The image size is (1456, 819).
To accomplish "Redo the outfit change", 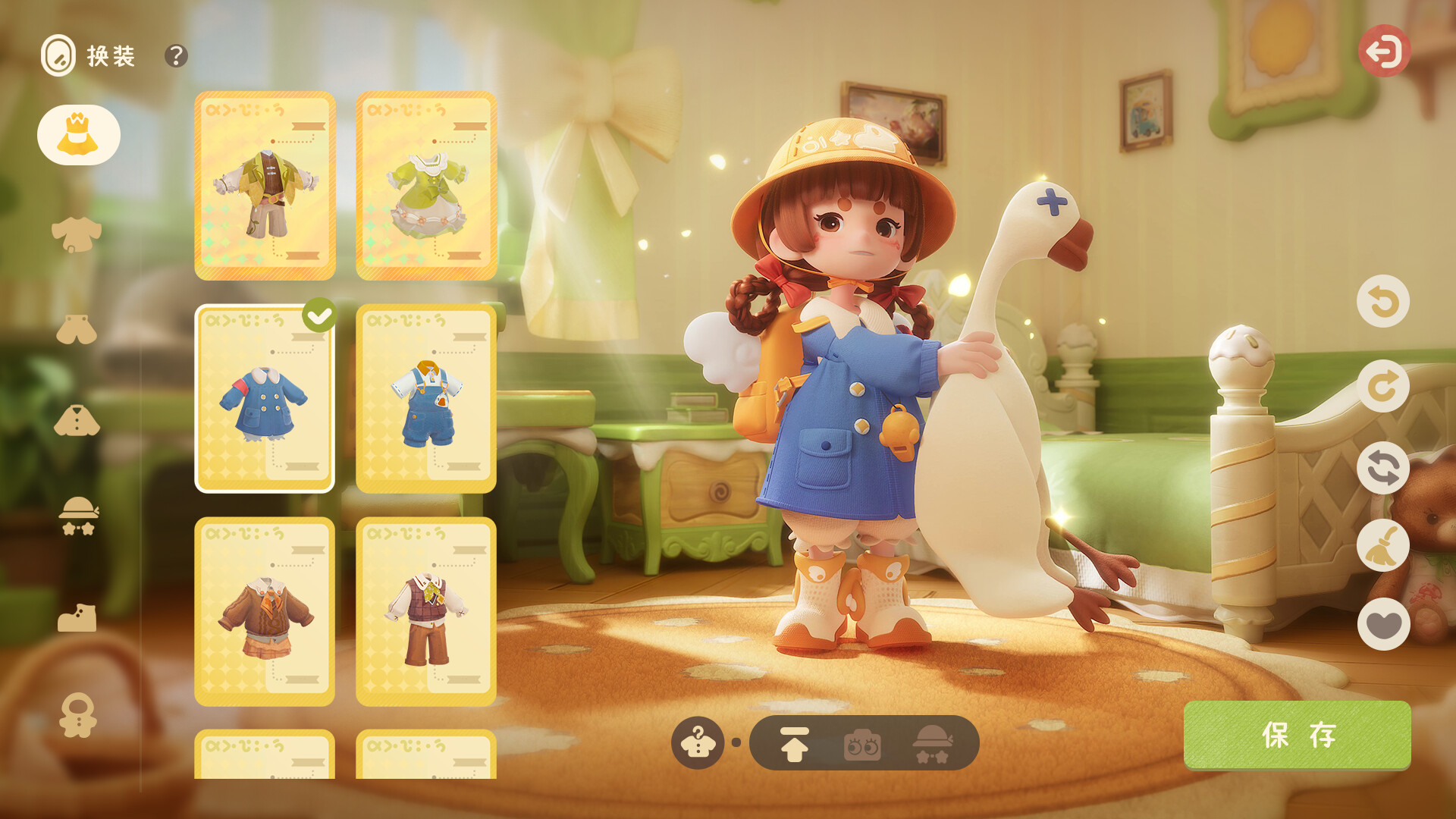I will tap(1383, 386).
